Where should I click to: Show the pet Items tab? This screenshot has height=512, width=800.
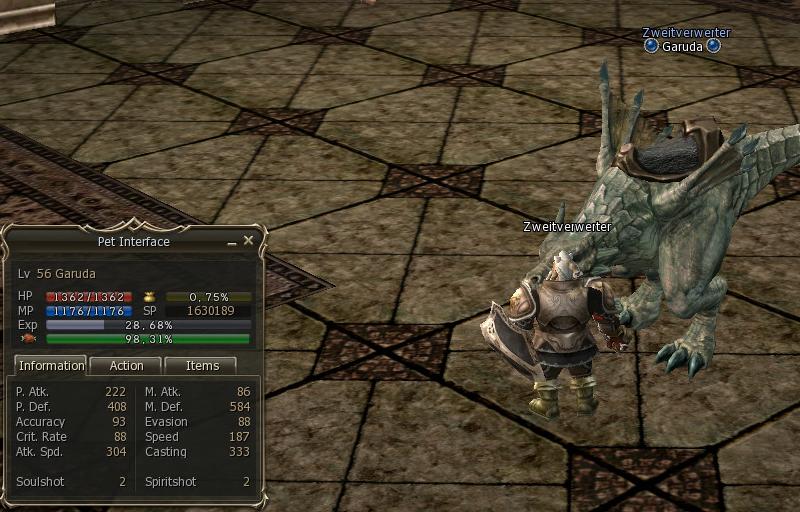201,366
